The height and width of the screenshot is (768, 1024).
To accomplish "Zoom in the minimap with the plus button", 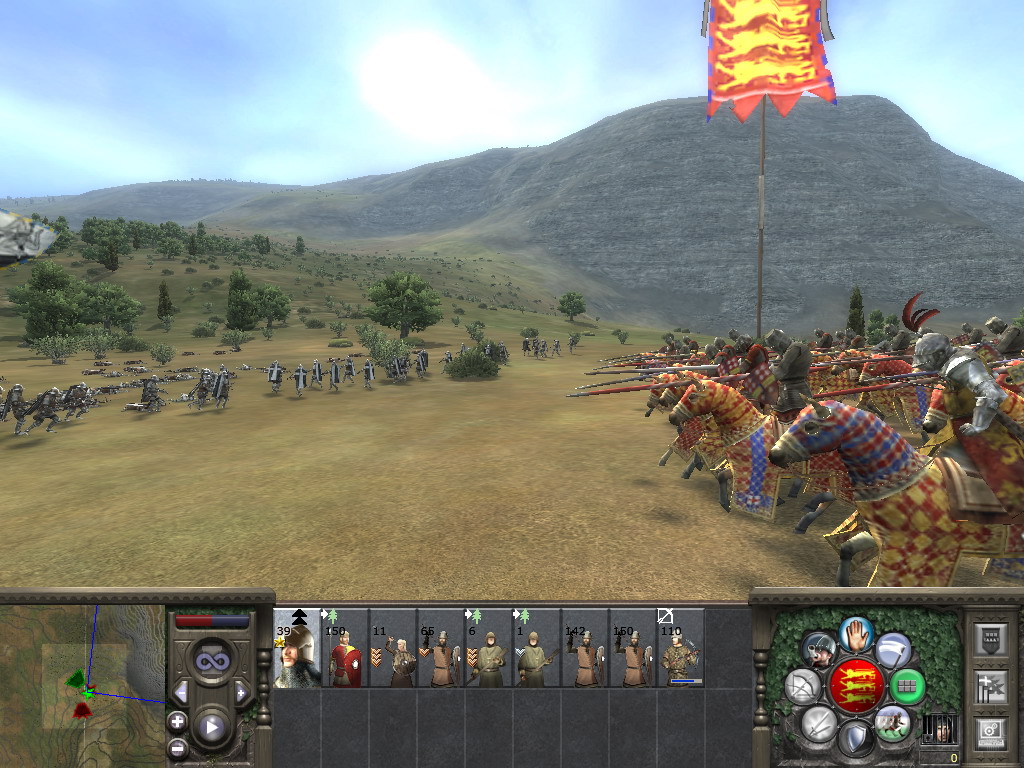I will coord(177,721).
